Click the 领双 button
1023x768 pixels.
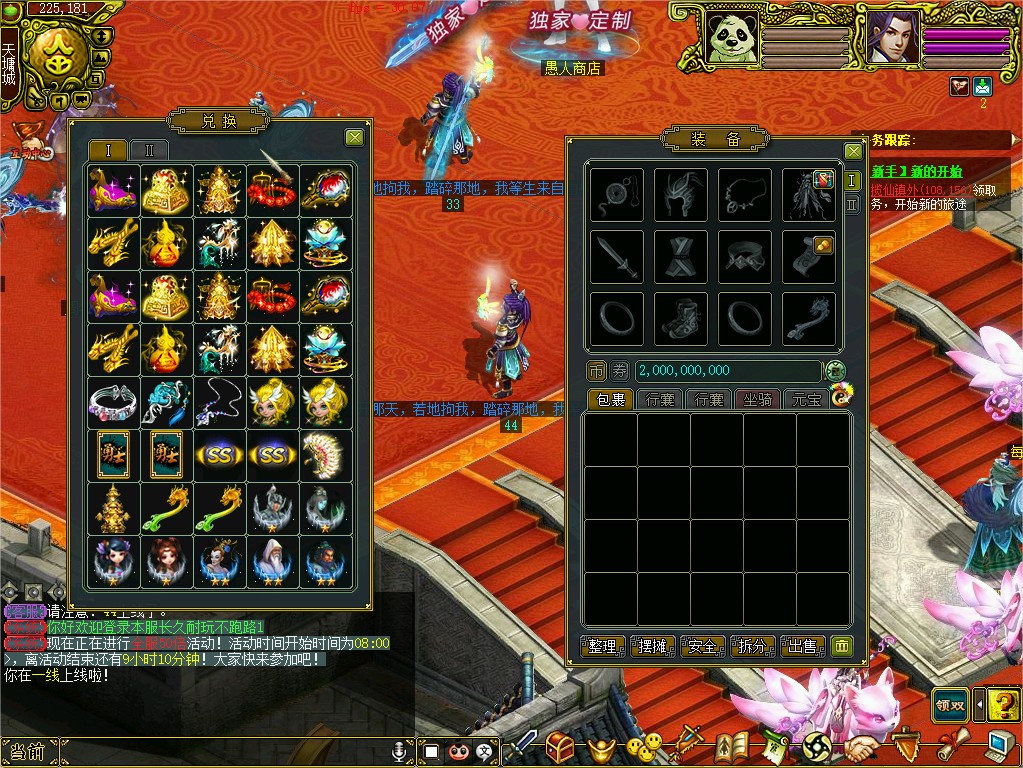click(x=950, y=705)
